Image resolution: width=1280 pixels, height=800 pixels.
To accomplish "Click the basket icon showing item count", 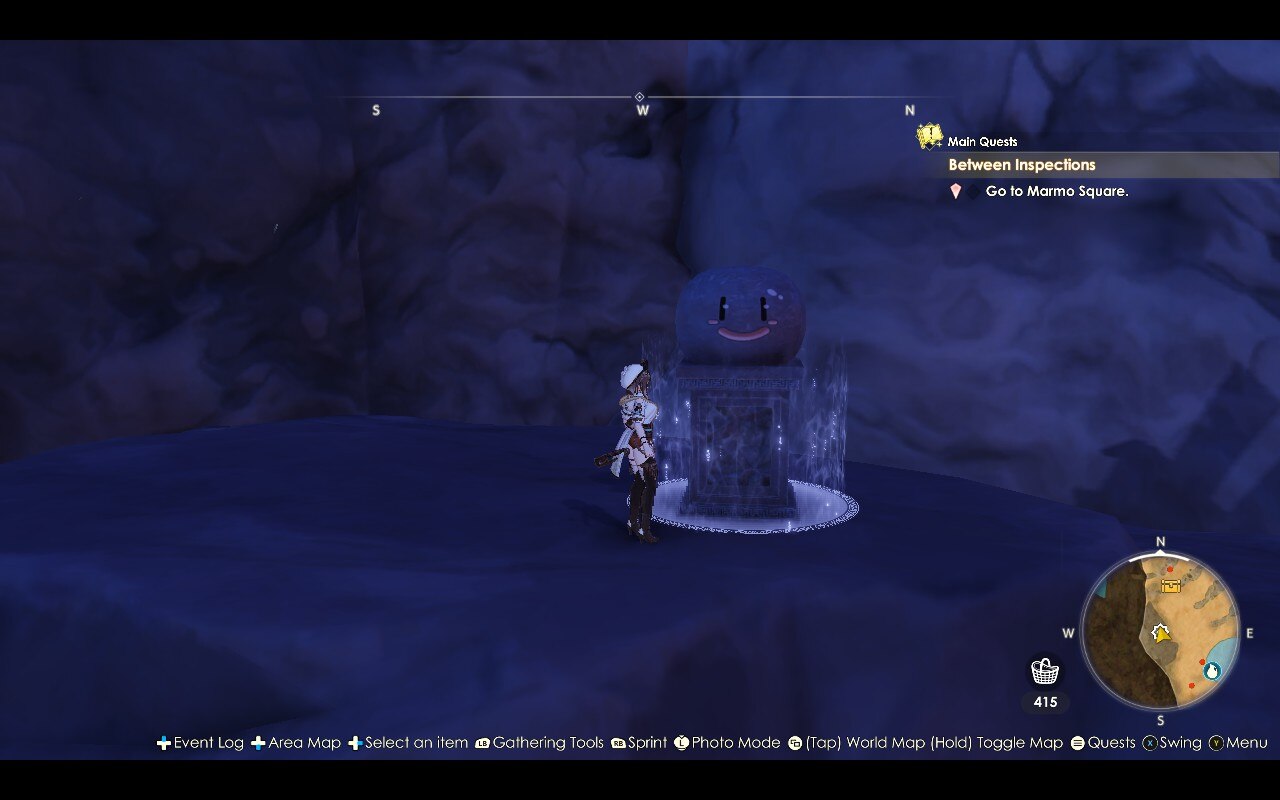I will tap(1044, 668).
